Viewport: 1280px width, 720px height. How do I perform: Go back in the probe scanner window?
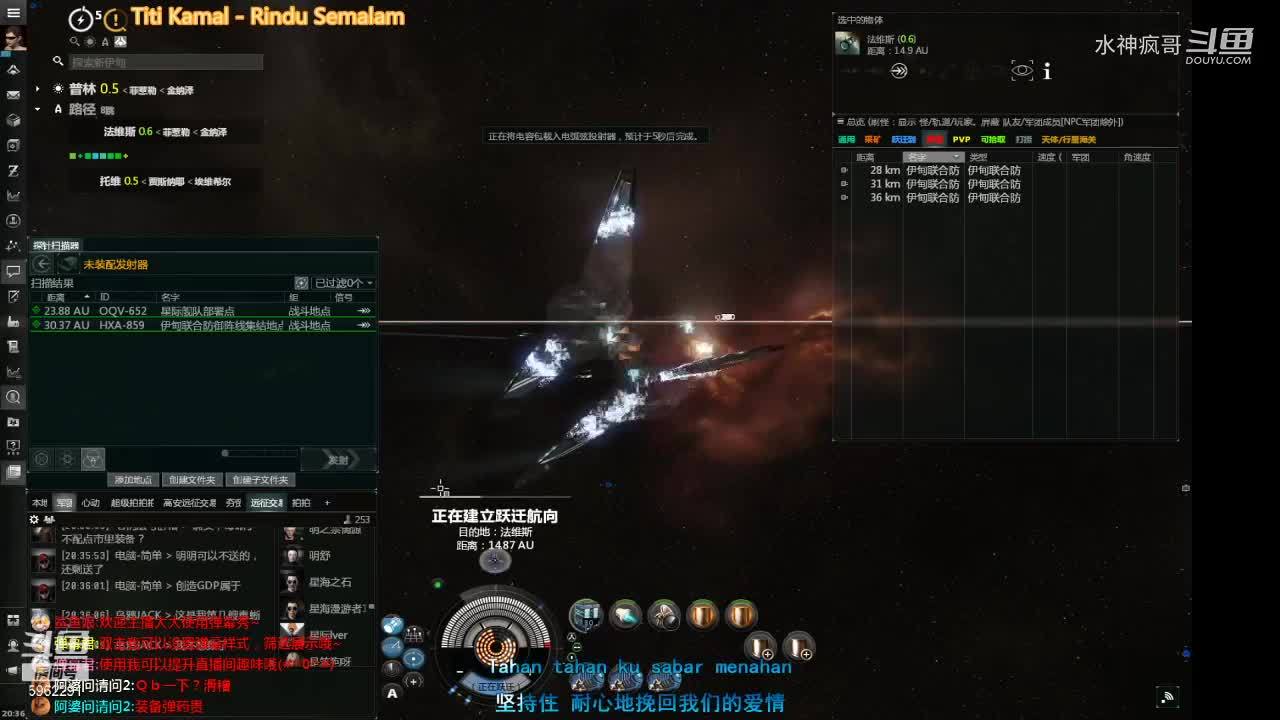42,264
